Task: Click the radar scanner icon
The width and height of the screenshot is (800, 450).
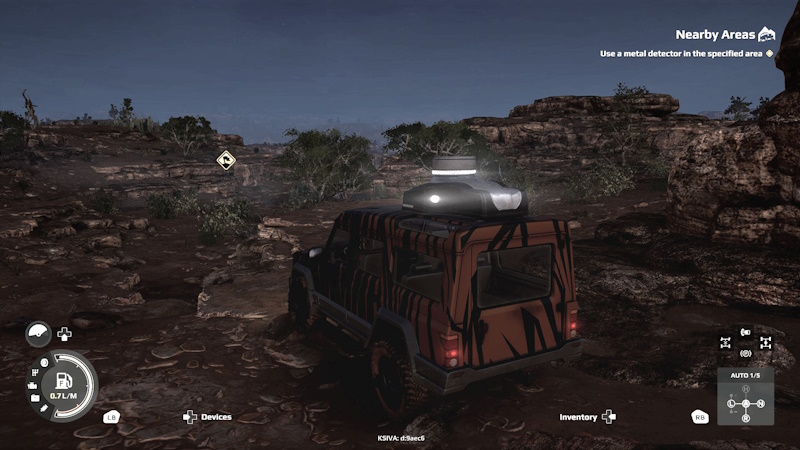Action: click(x=38, y=334)
